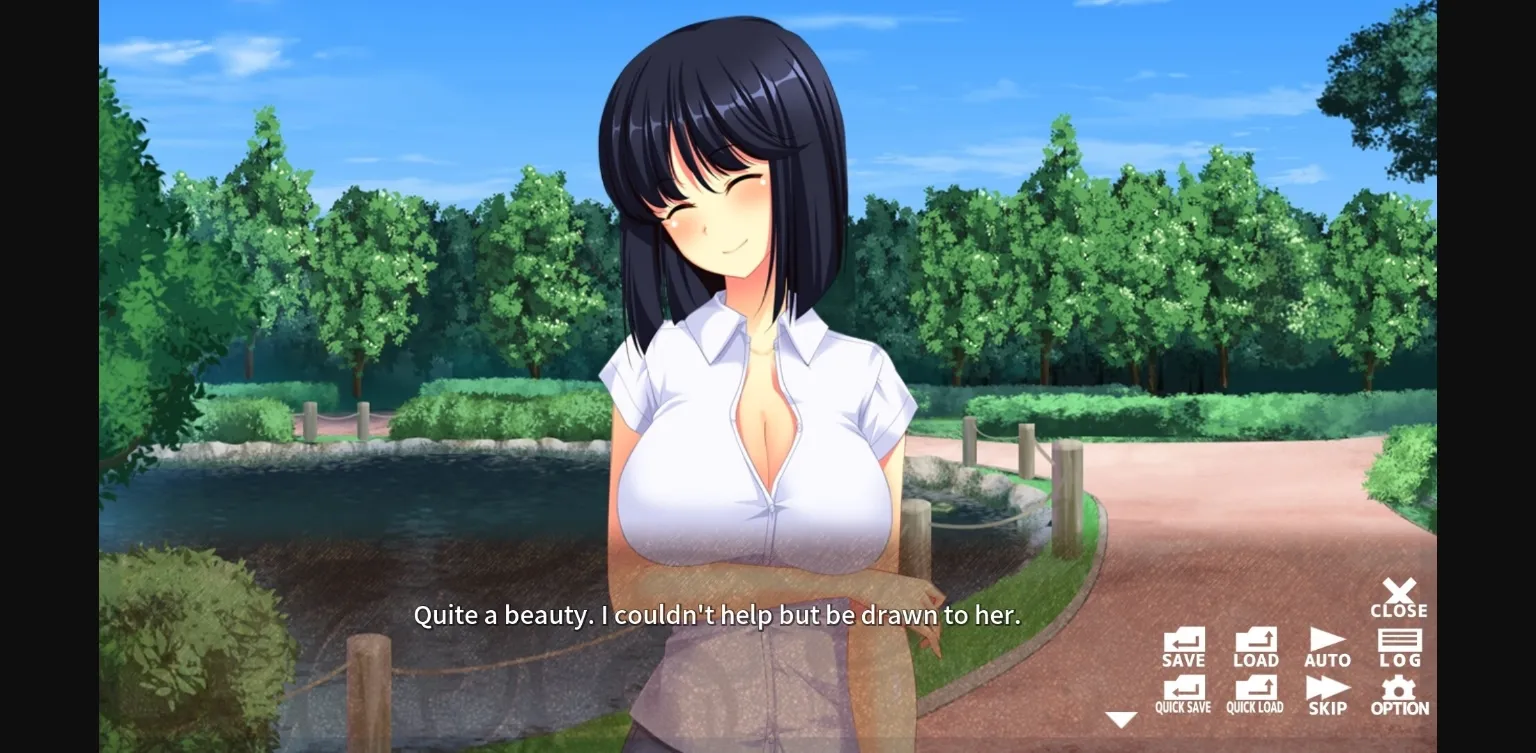Close the in-game menu with CLOSE
The image size is (1536, 753).
click(x=1399, y=598)
